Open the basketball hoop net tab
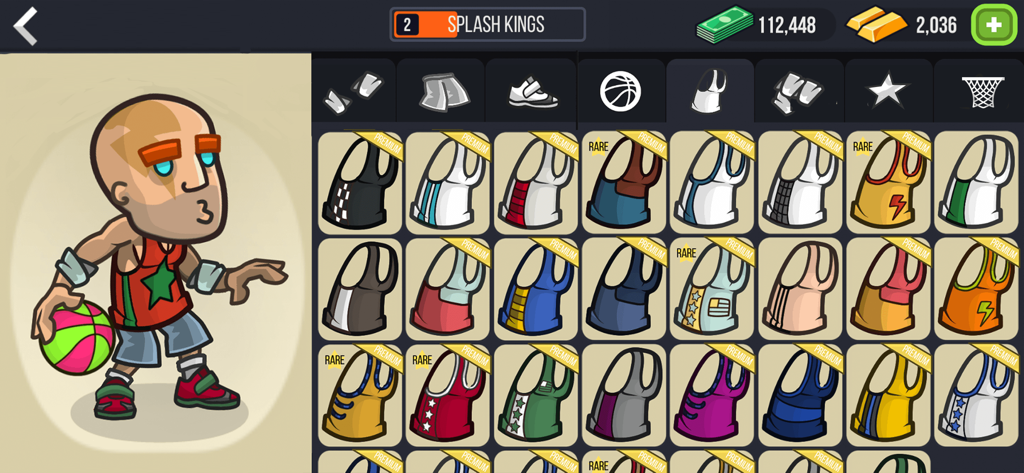 [981, 92]
